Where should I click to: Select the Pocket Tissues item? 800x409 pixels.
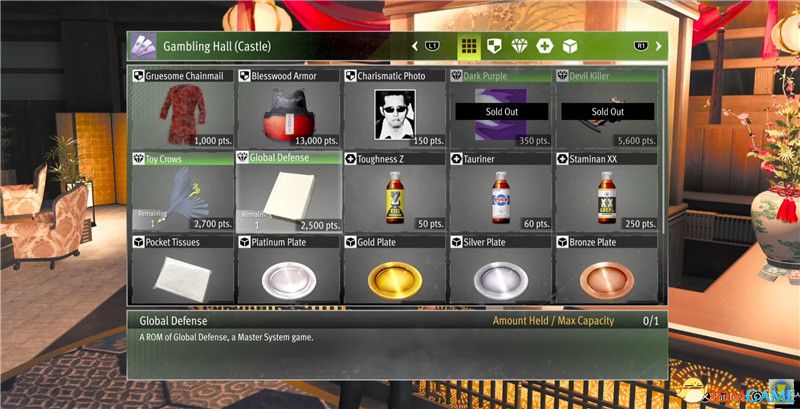click(182, 270)
